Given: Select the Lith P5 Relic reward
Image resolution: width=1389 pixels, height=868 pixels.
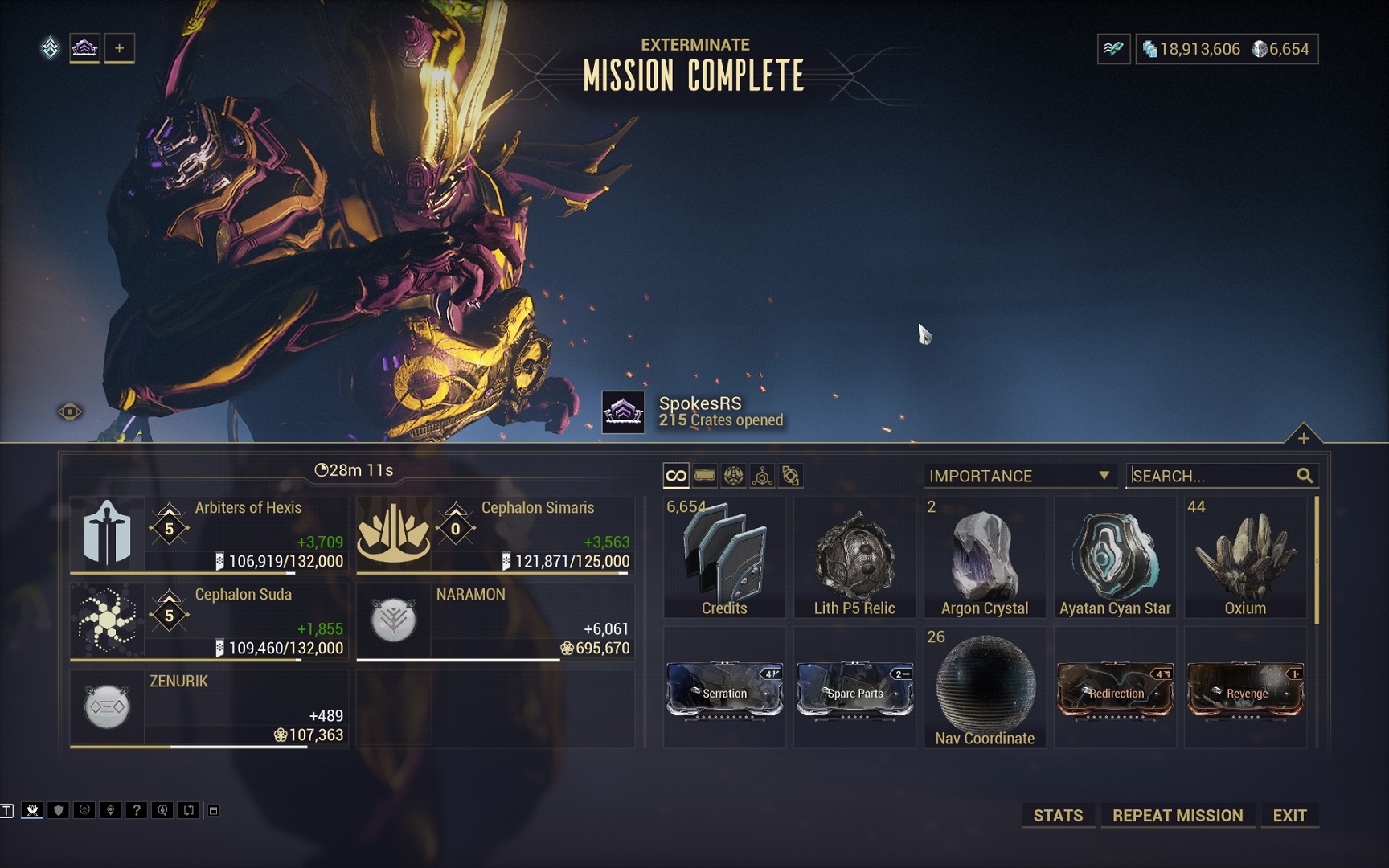Looking at the screenshot, I should click(854, 558).
